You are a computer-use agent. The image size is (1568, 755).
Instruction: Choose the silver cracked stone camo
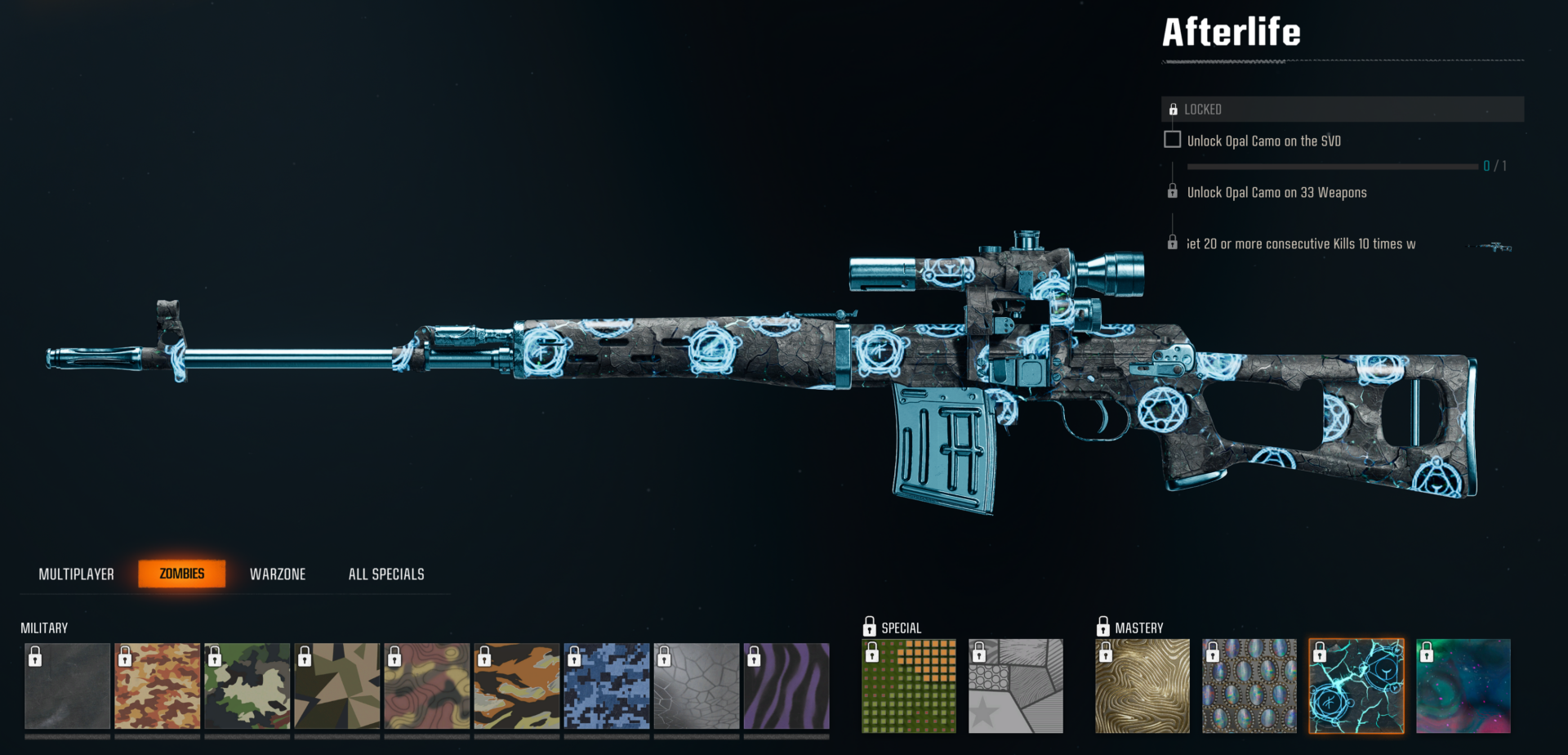[x=696, y=686]
